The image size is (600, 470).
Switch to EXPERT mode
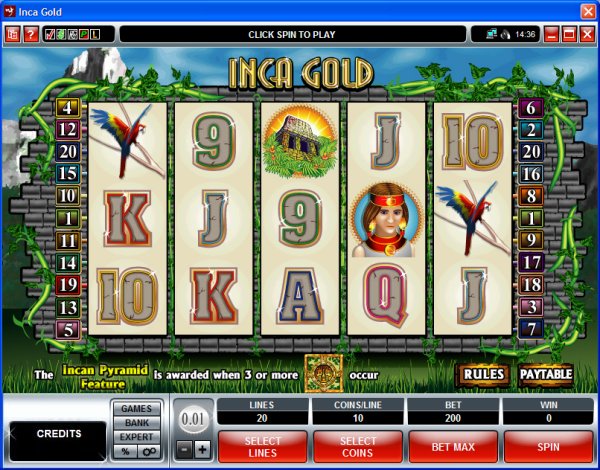(x=136, y=437)
